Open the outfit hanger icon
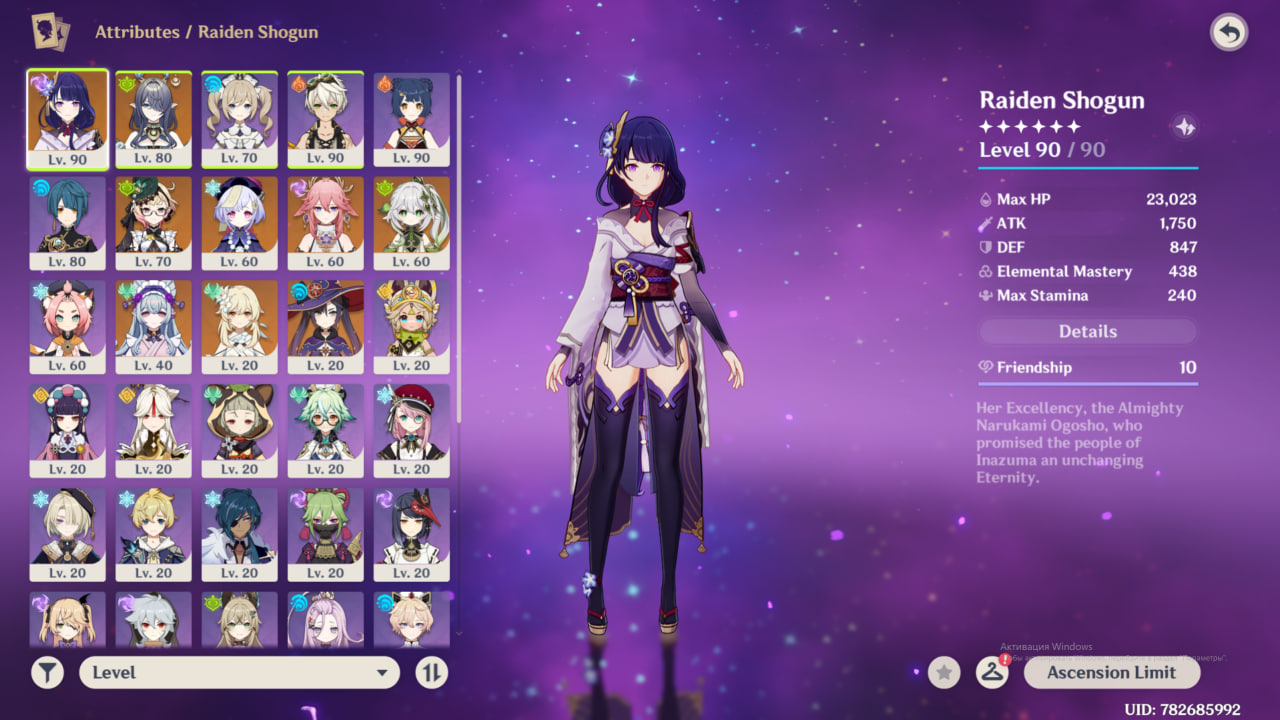Image resolution: width=1280 pixels, height=720 pixels. [x=991, y=672]
